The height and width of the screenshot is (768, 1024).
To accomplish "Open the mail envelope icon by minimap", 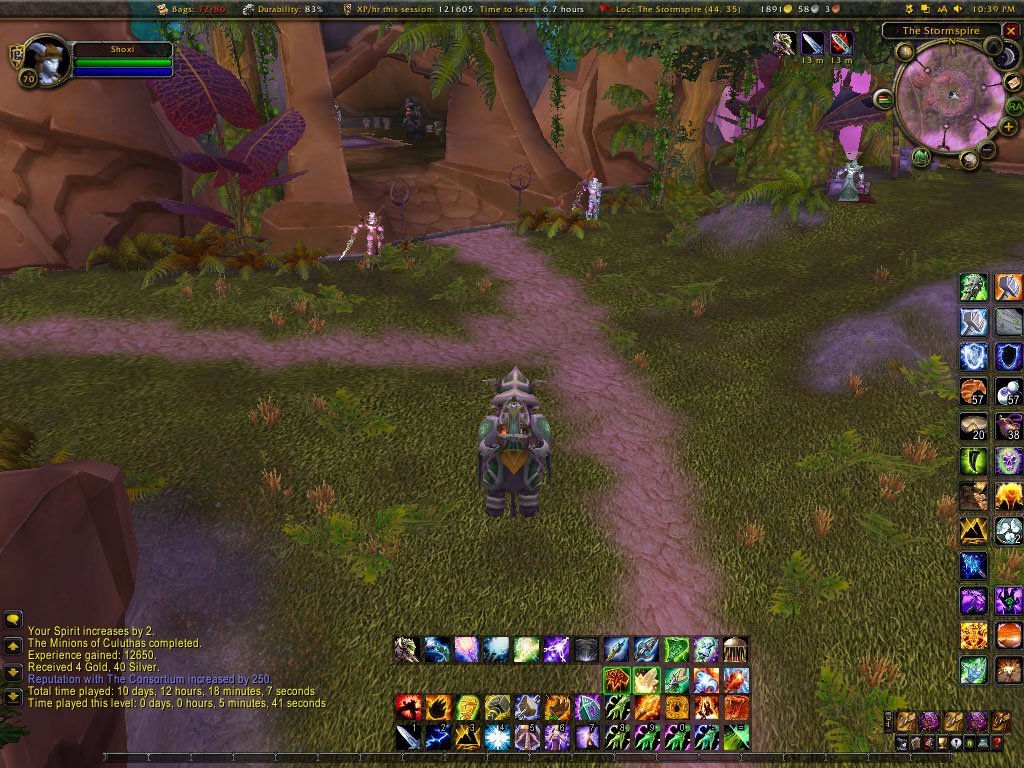I will [x=1013, y=82].
